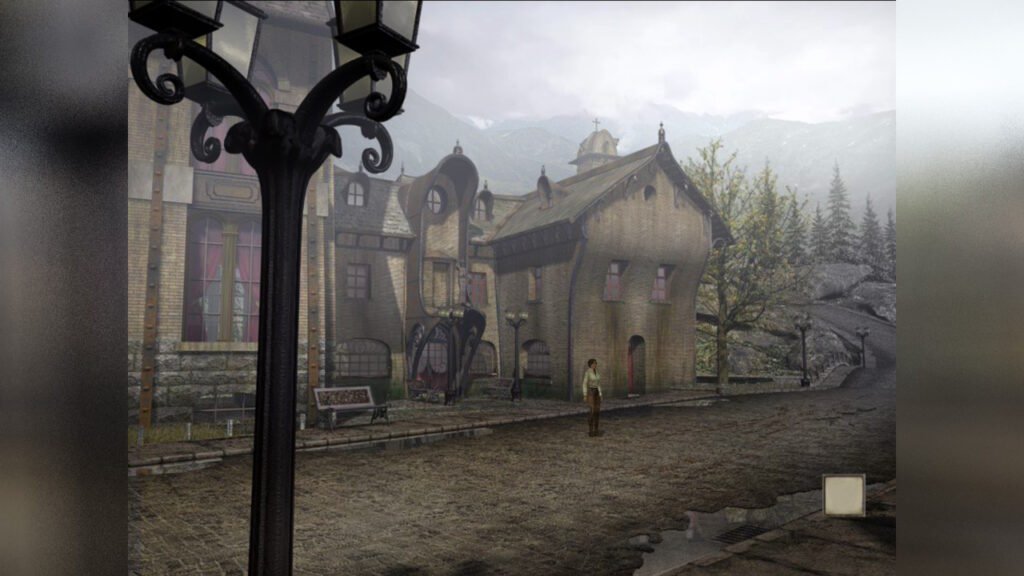Image resolution: width=1024 pixels, height=576 pixels.
Task: Open the beige square inventory button
Action: click(x=843, y=495)
